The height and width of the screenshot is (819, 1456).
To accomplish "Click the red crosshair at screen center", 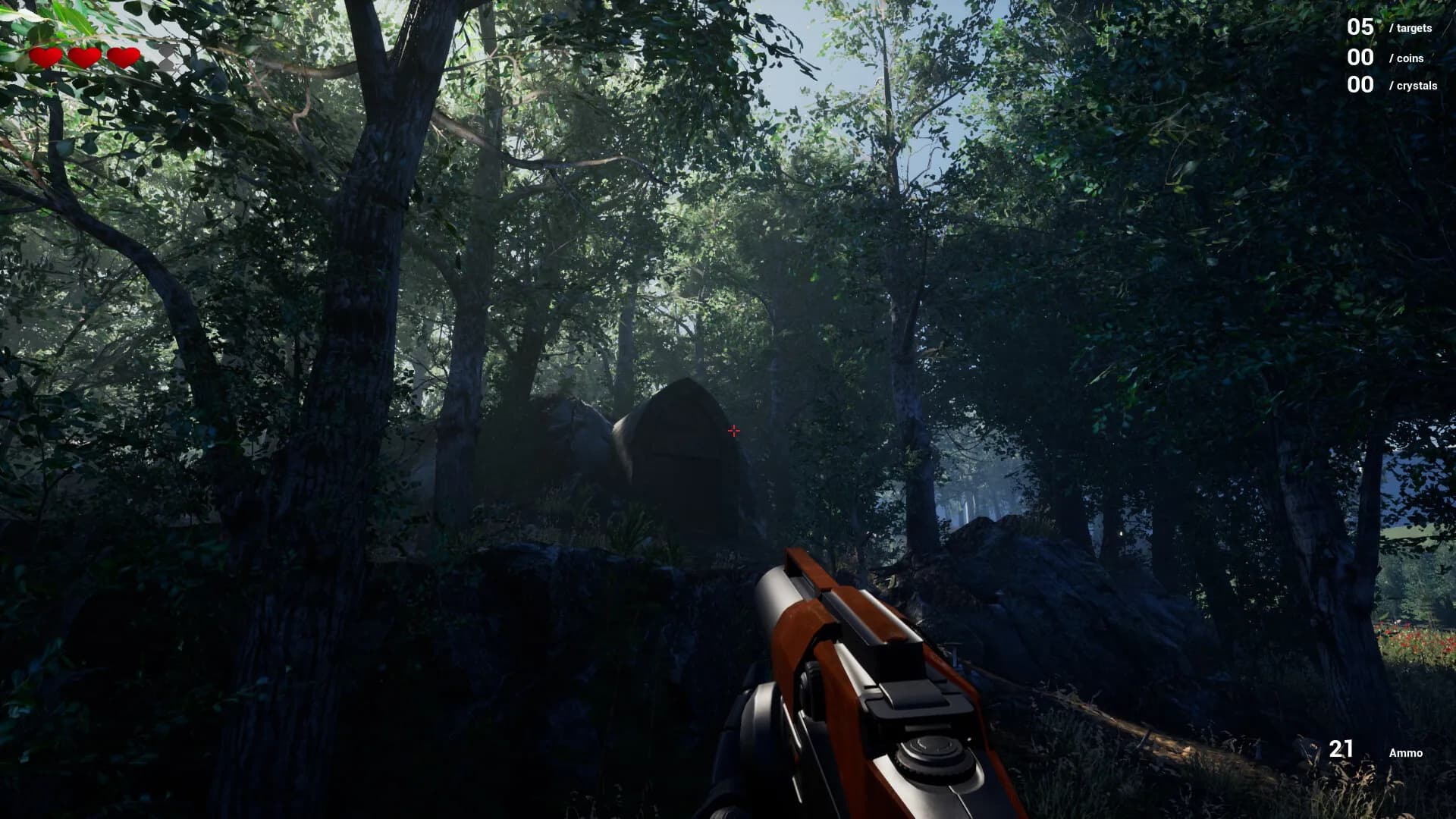I will [733, 430].
